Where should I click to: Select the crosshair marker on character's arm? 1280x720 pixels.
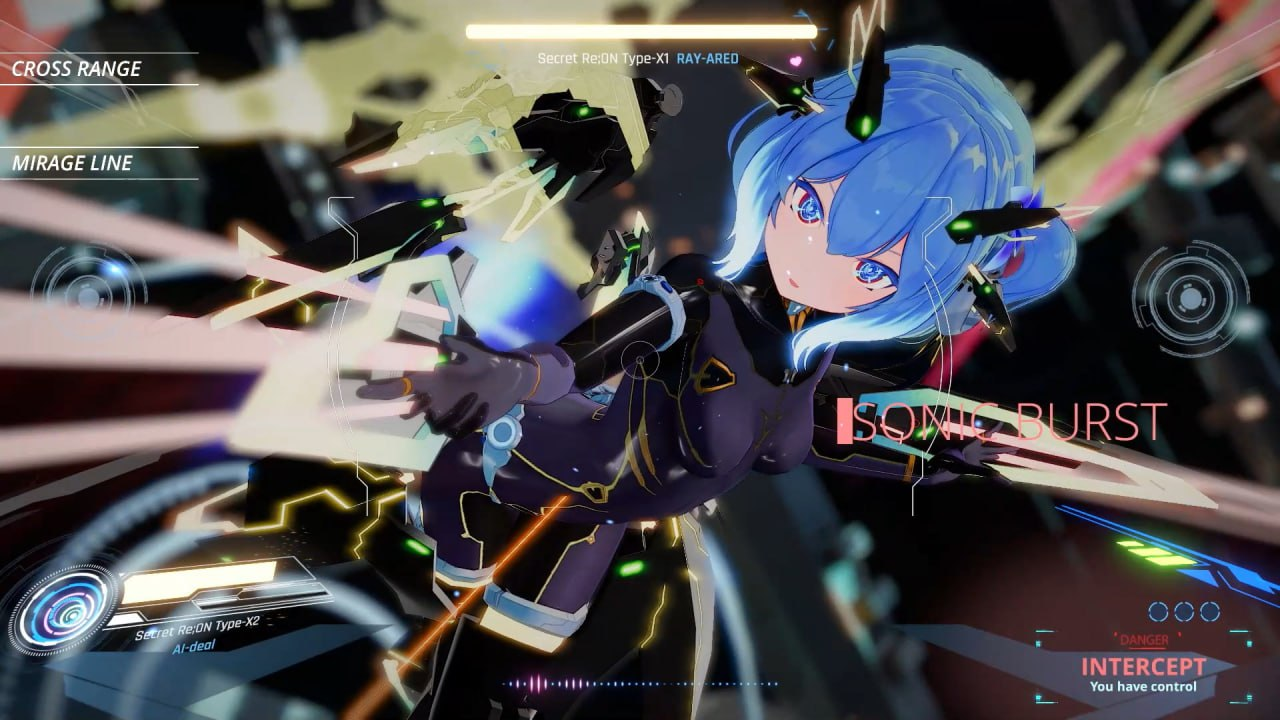coord(640,359)
